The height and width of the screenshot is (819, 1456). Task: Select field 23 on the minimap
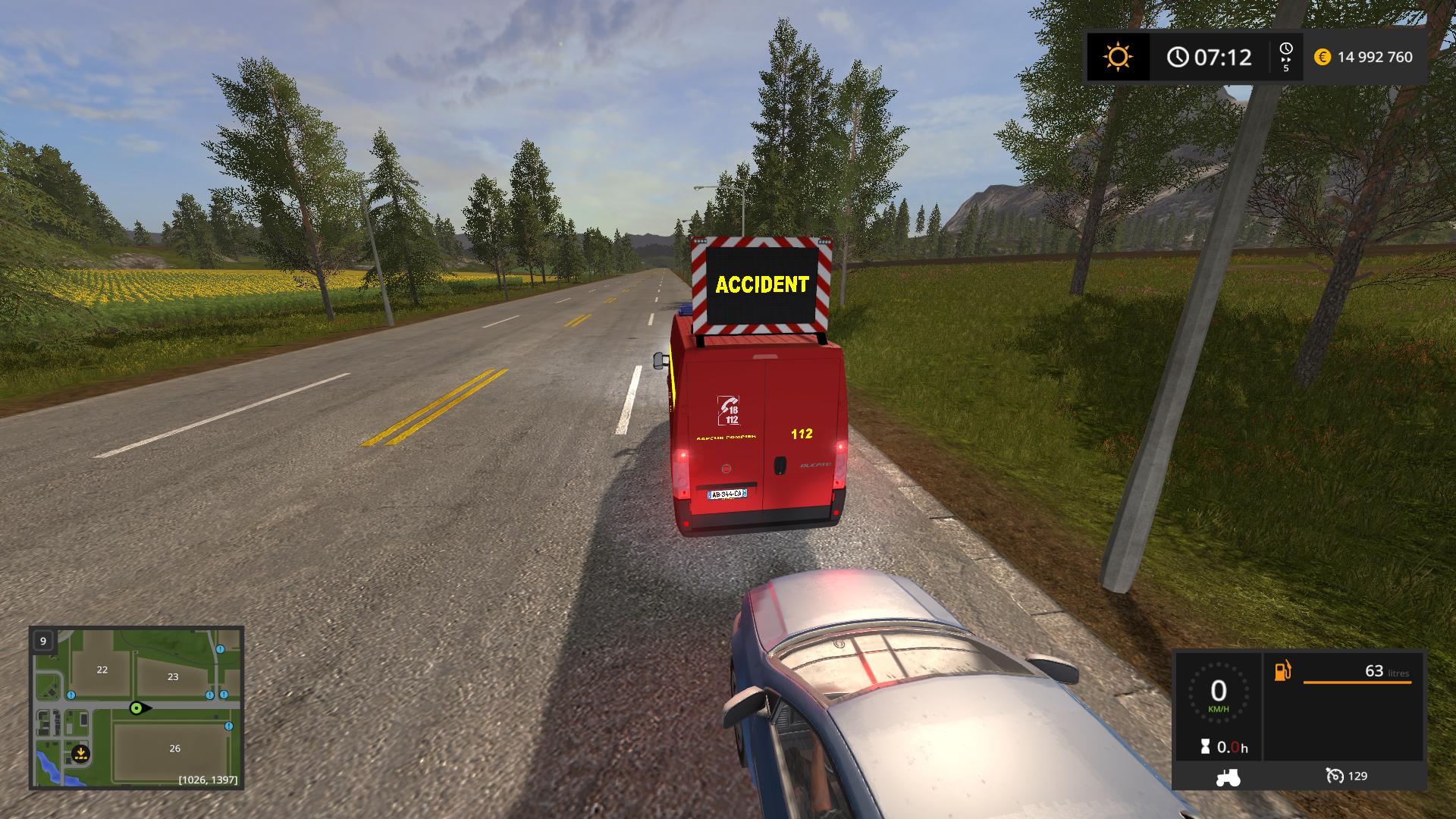[173, 676]
